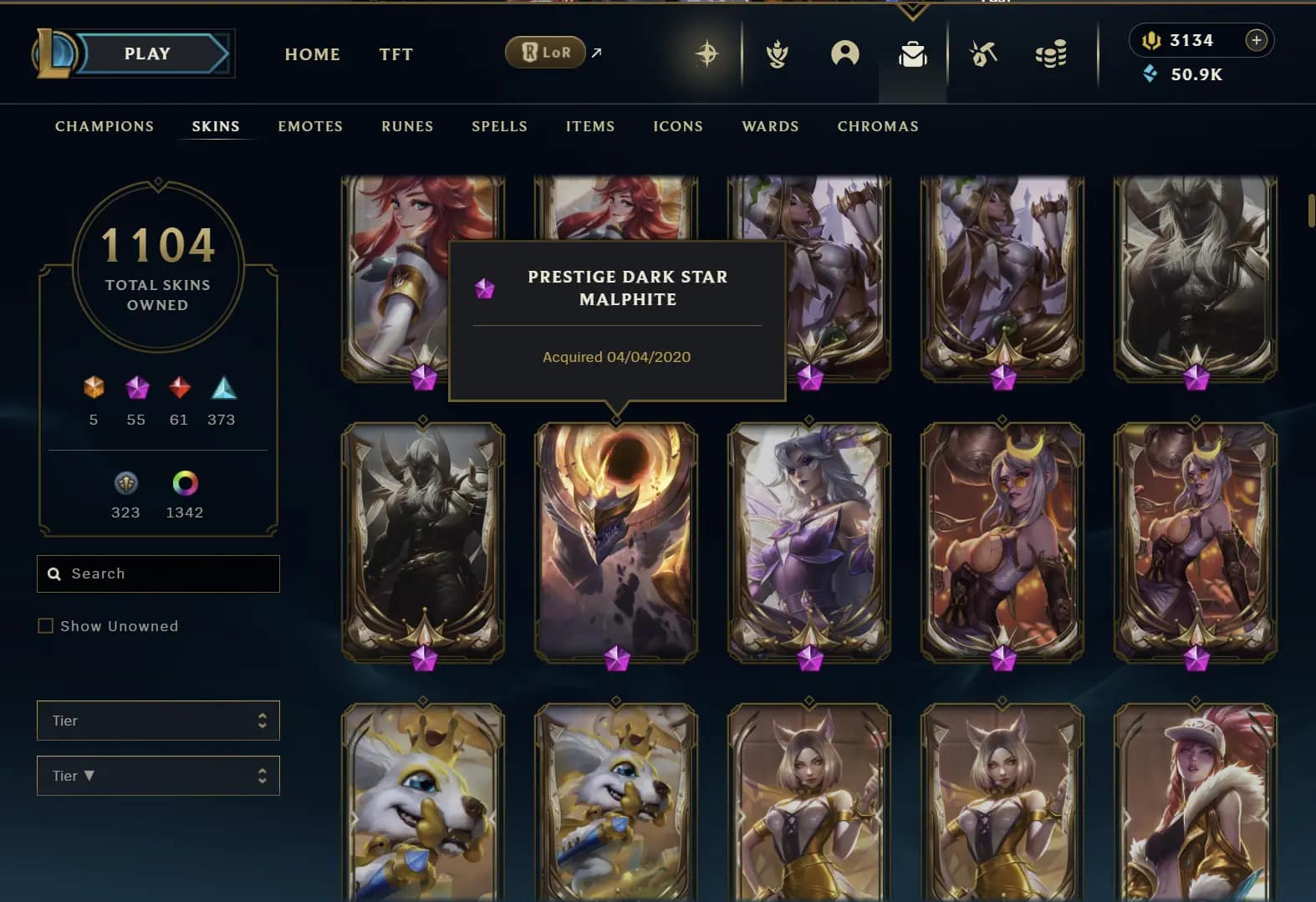Select the ITEMS tab
Viewport: 1316px width, 902px height.
coord(590,126)
